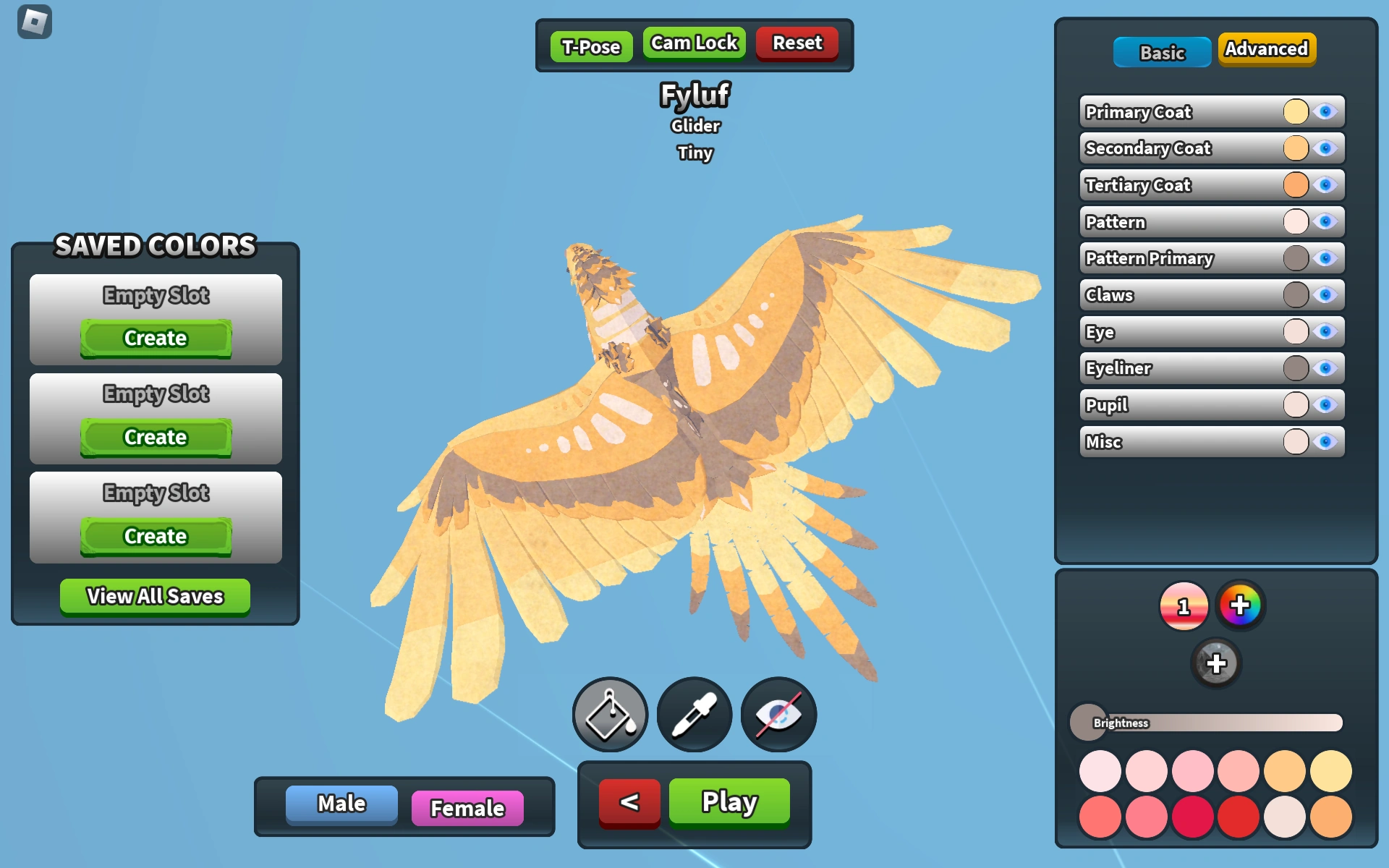Select saved color palette 1
Screen dimensions: 1389x868
pyautogui.click(x=1185, y=606)
